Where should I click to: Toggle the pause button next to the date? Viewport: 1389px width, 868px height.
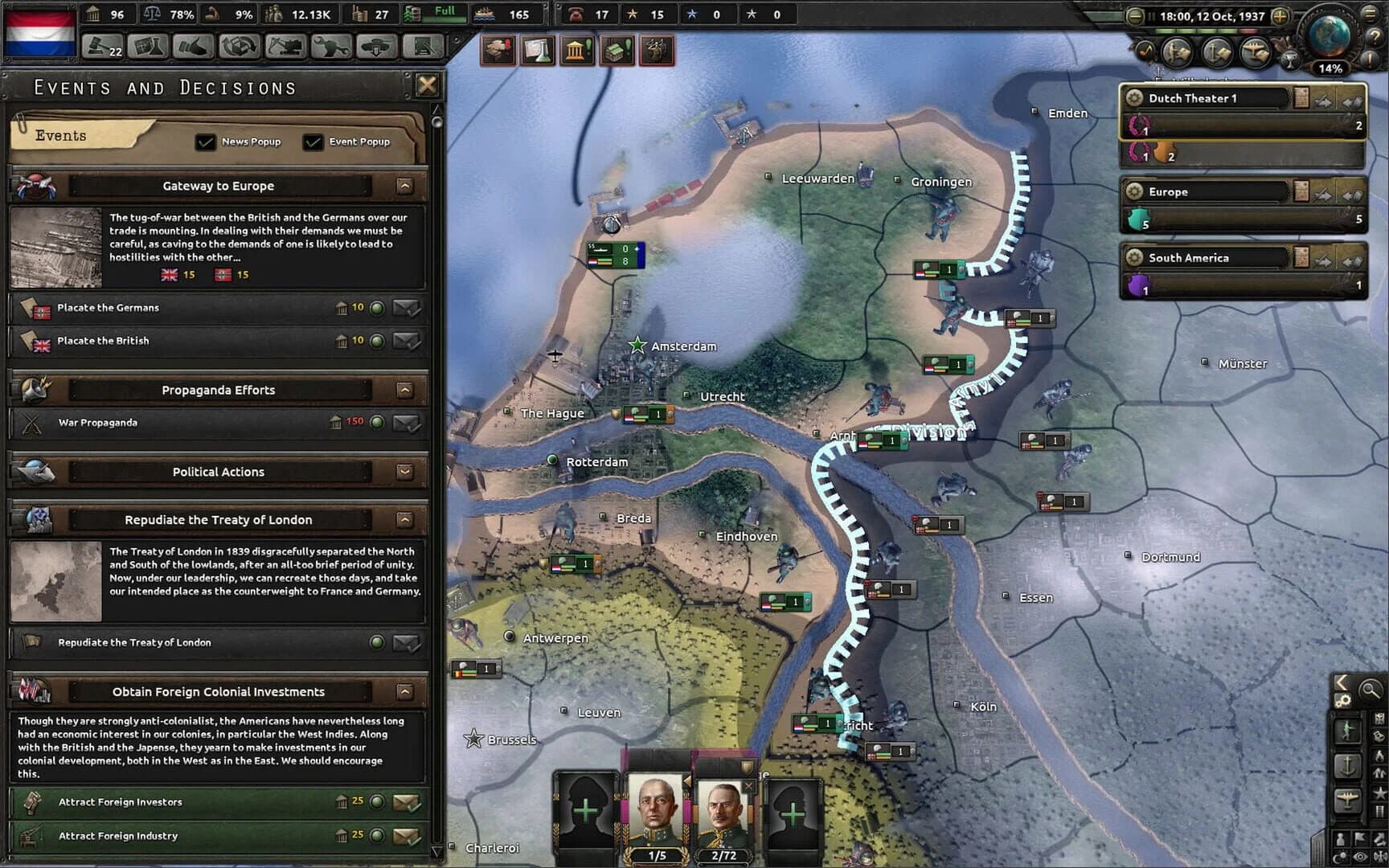click(x=1152, y=15)
